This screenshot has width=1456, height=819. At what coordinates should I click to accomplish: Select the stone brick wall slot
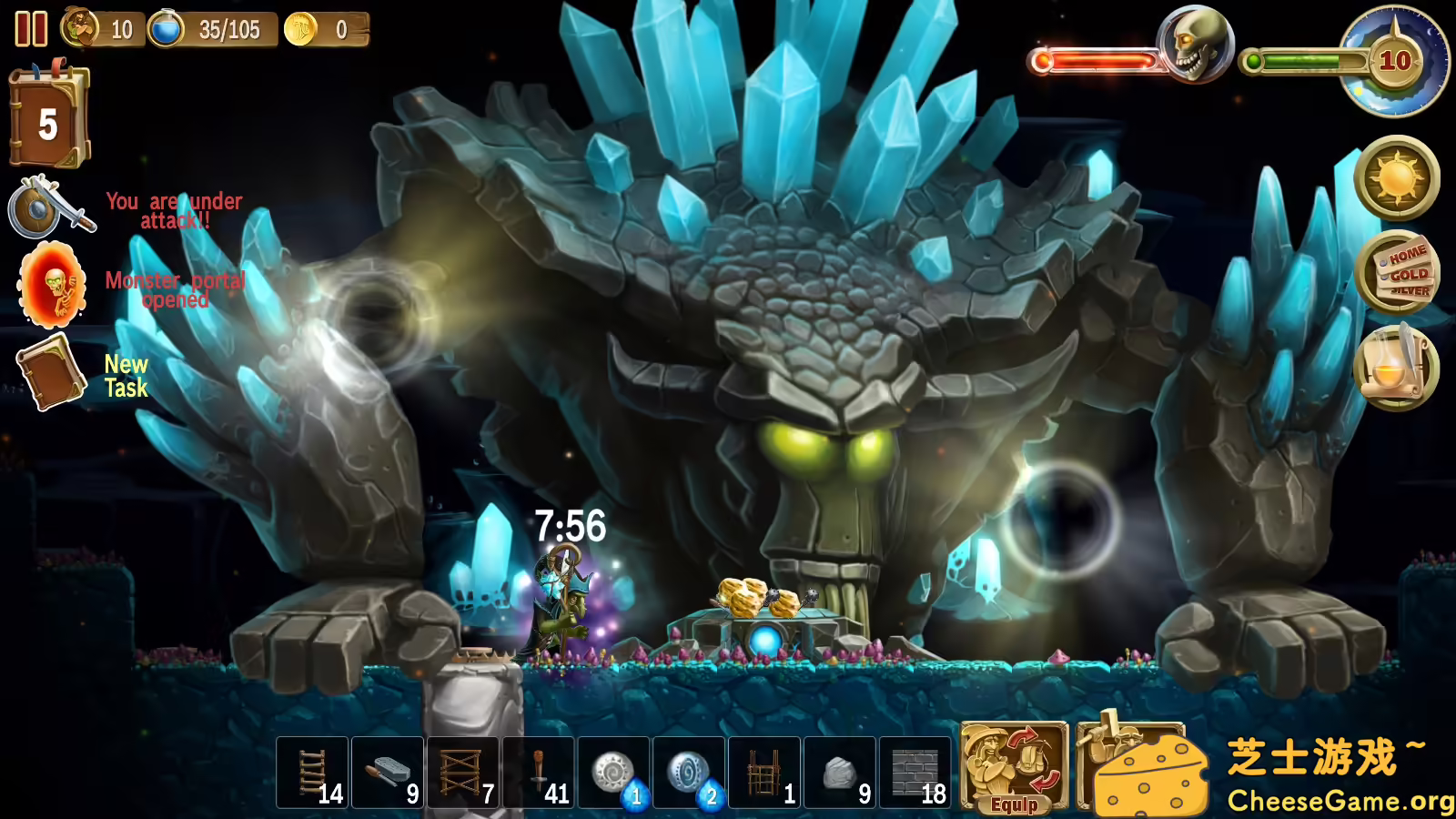(916, 773)
